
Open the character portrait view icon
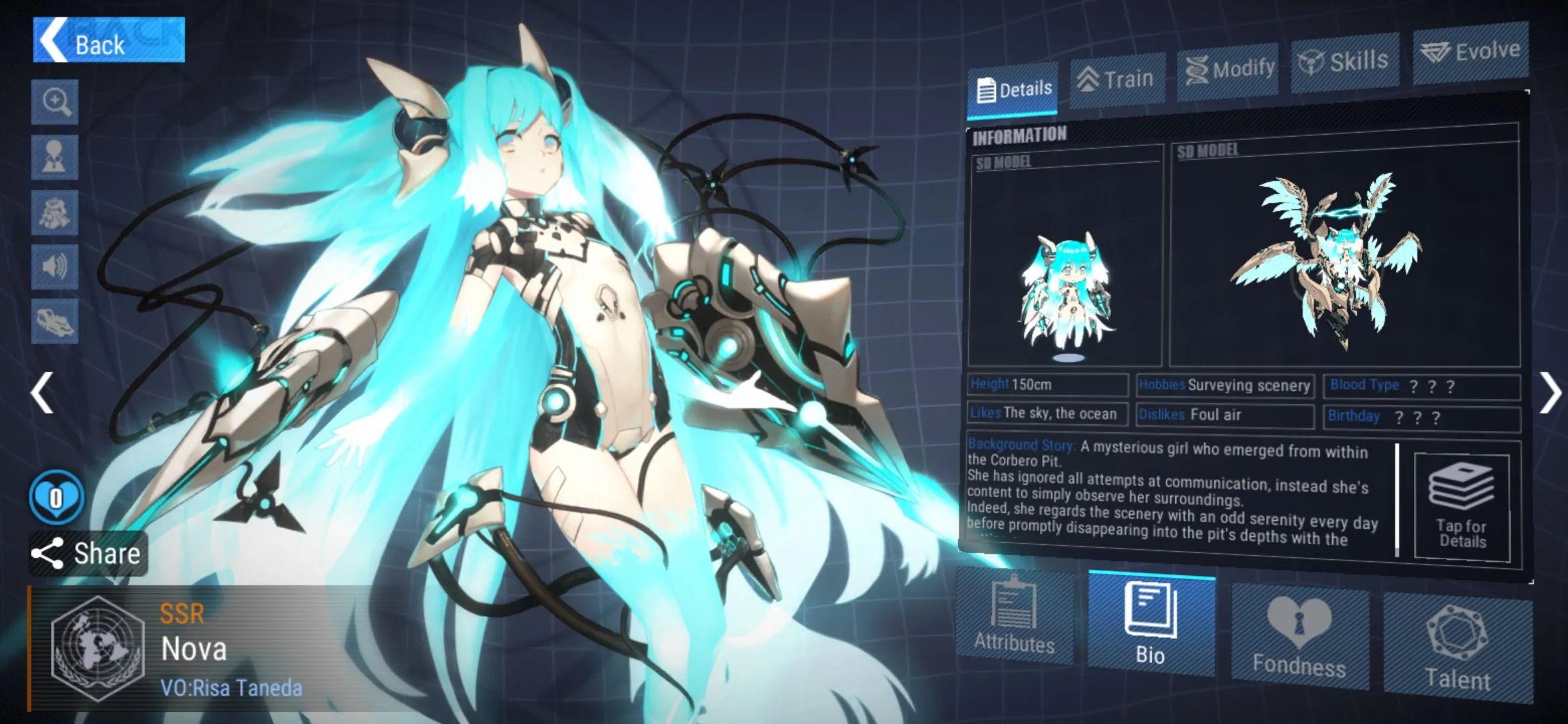pos(55,158)
